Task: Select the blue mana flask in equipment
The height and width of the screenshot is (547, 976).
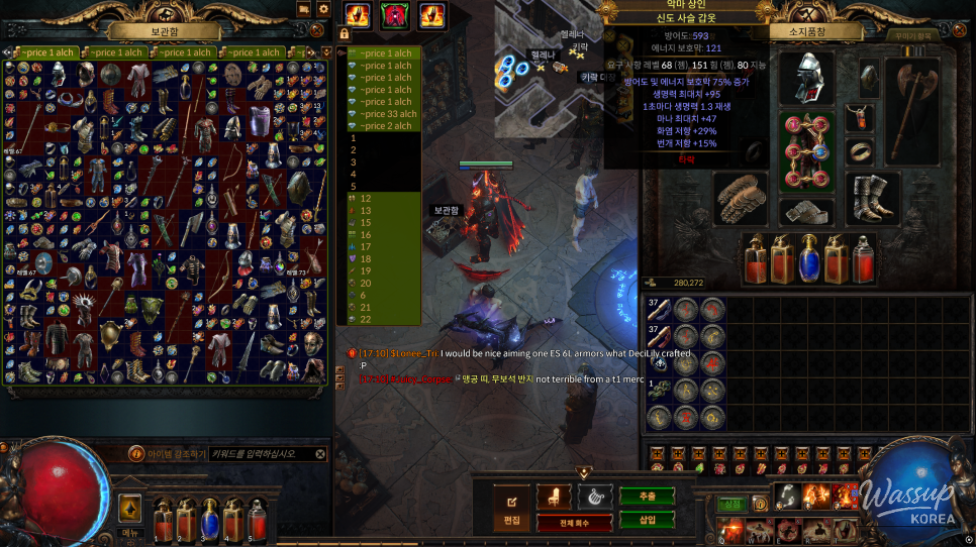Action: coord(808,259)
